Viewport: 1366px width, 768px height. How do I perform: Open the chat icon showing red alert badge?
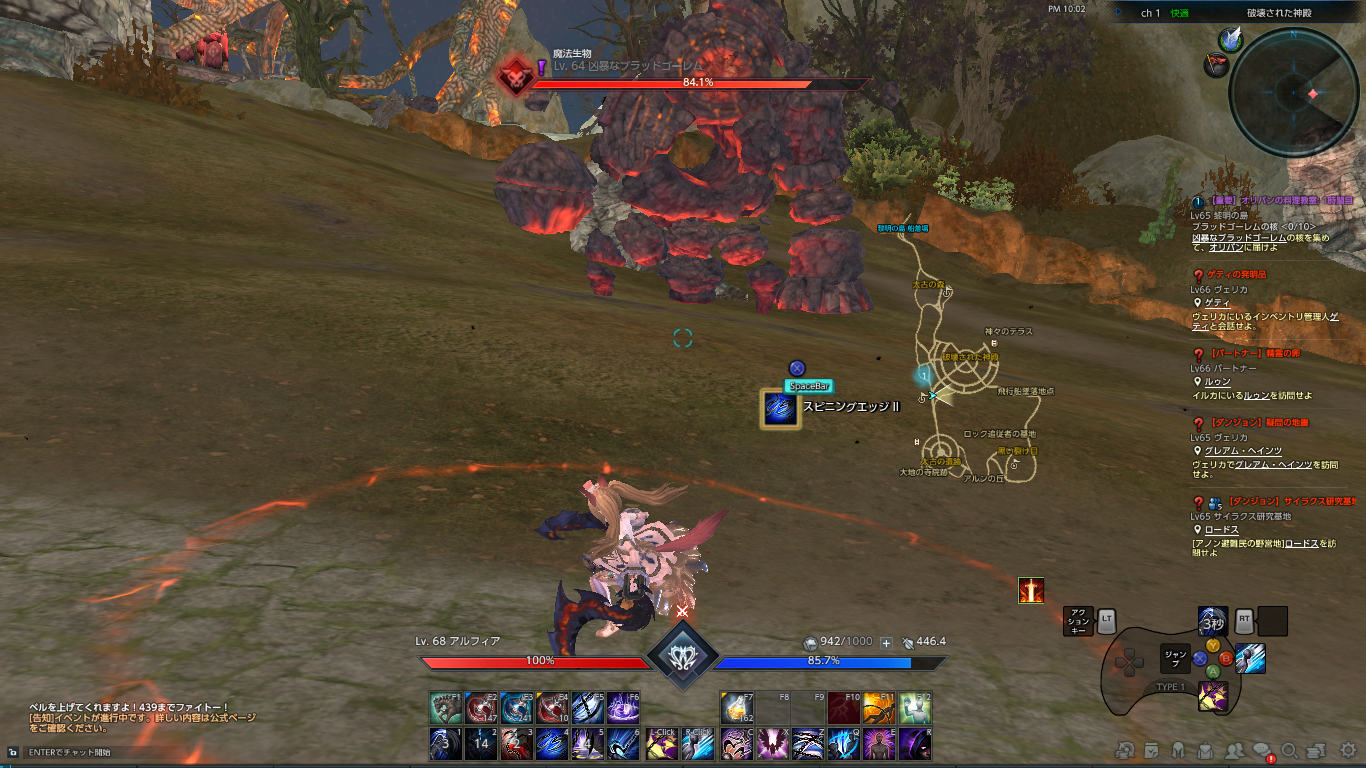(1262, 750)
